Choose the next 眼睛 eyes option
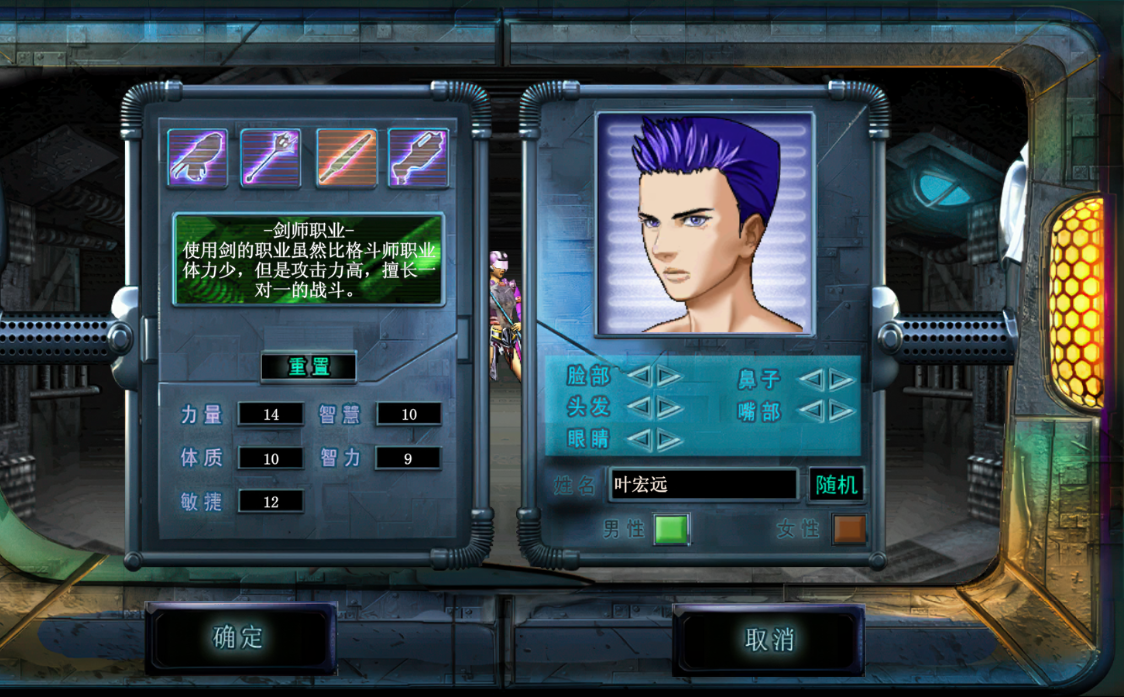Viewport: 1124px width, 697px height. [669, 439]
